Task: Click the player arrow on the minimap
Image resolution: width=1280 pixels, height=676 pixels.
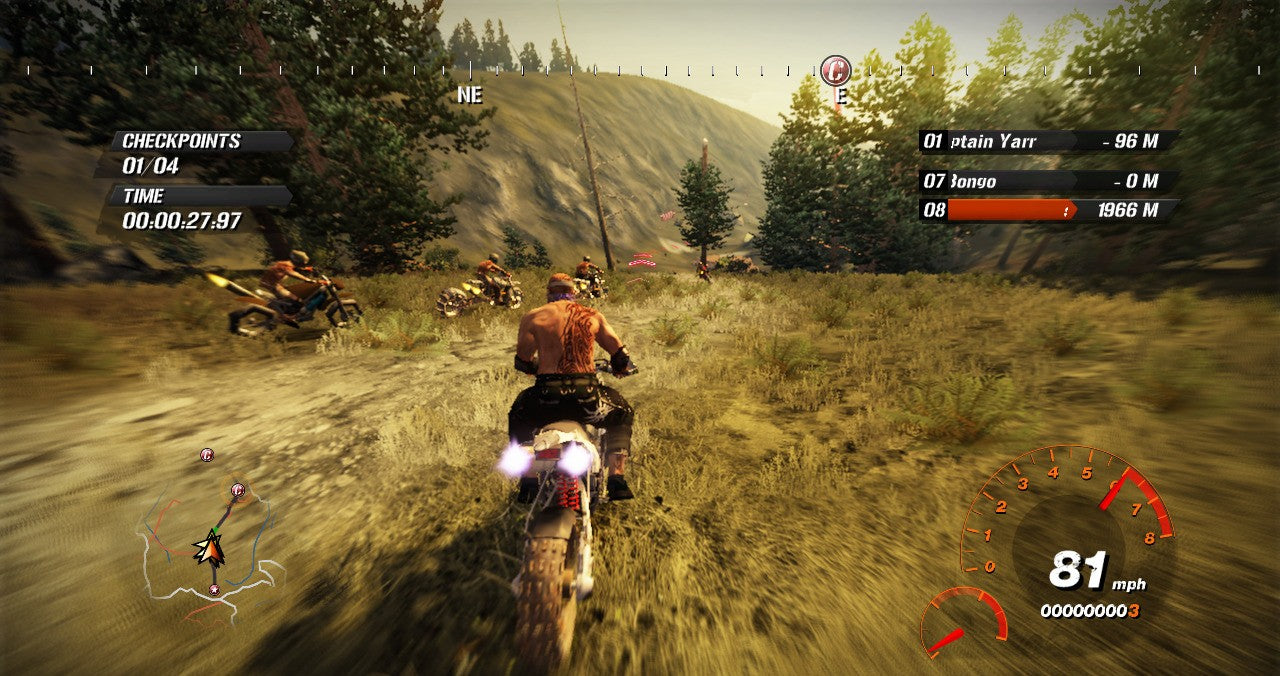Action: [209, 547]
